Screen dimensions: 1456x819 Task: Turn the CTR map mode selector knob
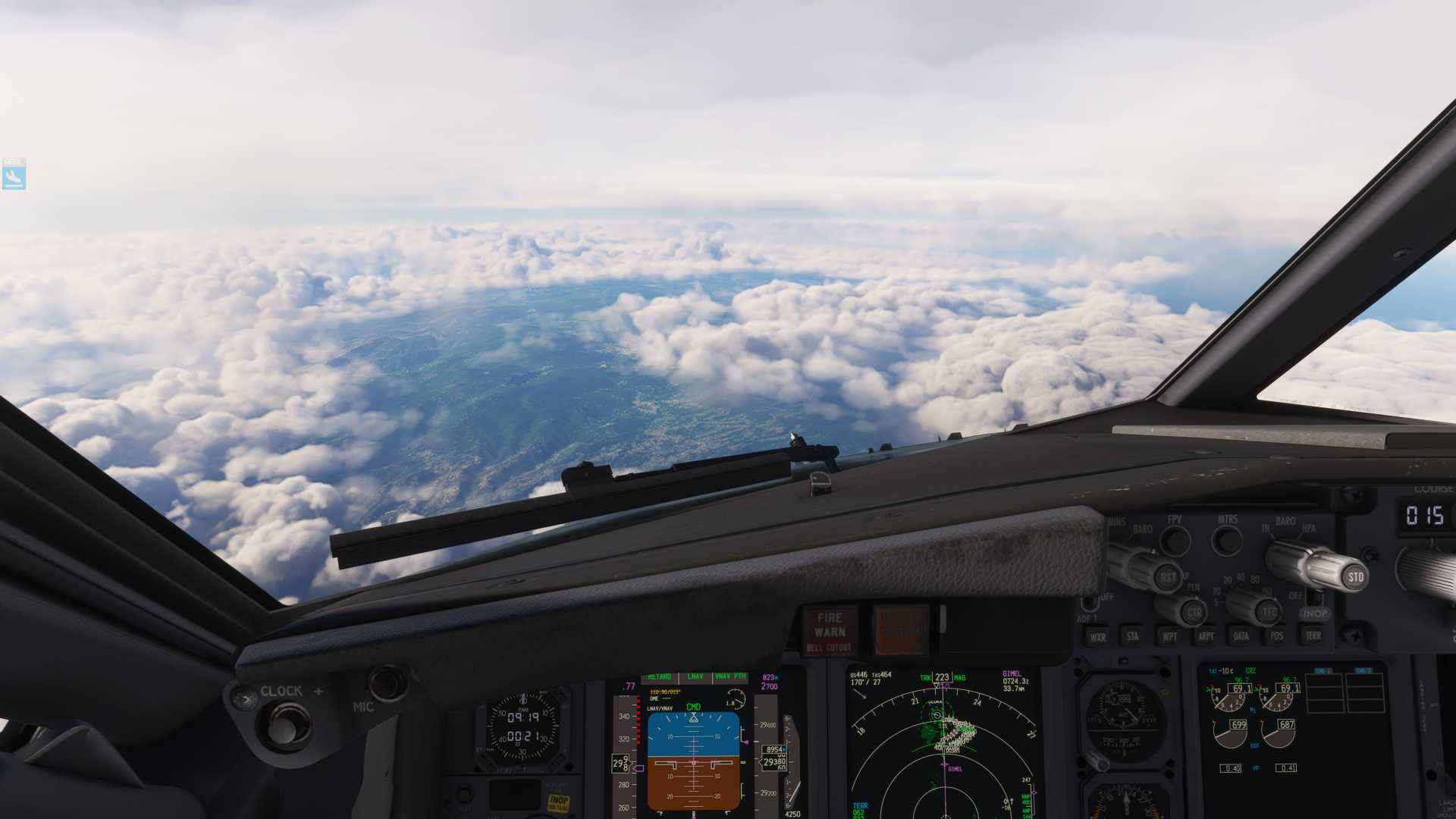coord(1194,610)
